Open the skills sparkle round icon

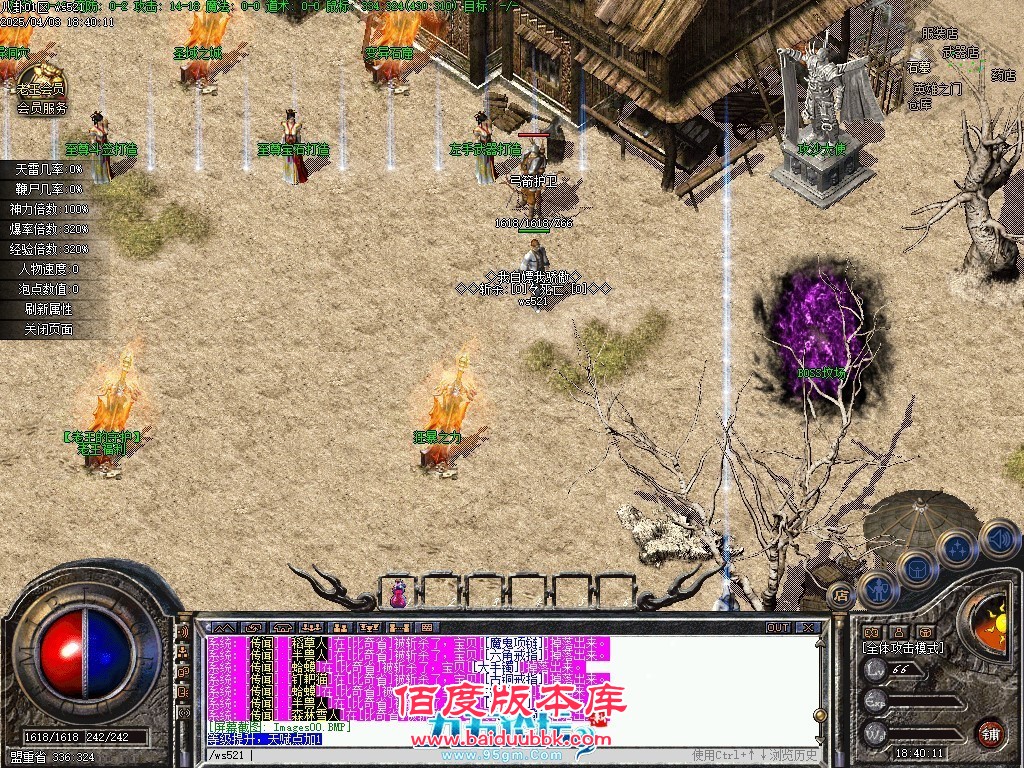coord(958,547)
